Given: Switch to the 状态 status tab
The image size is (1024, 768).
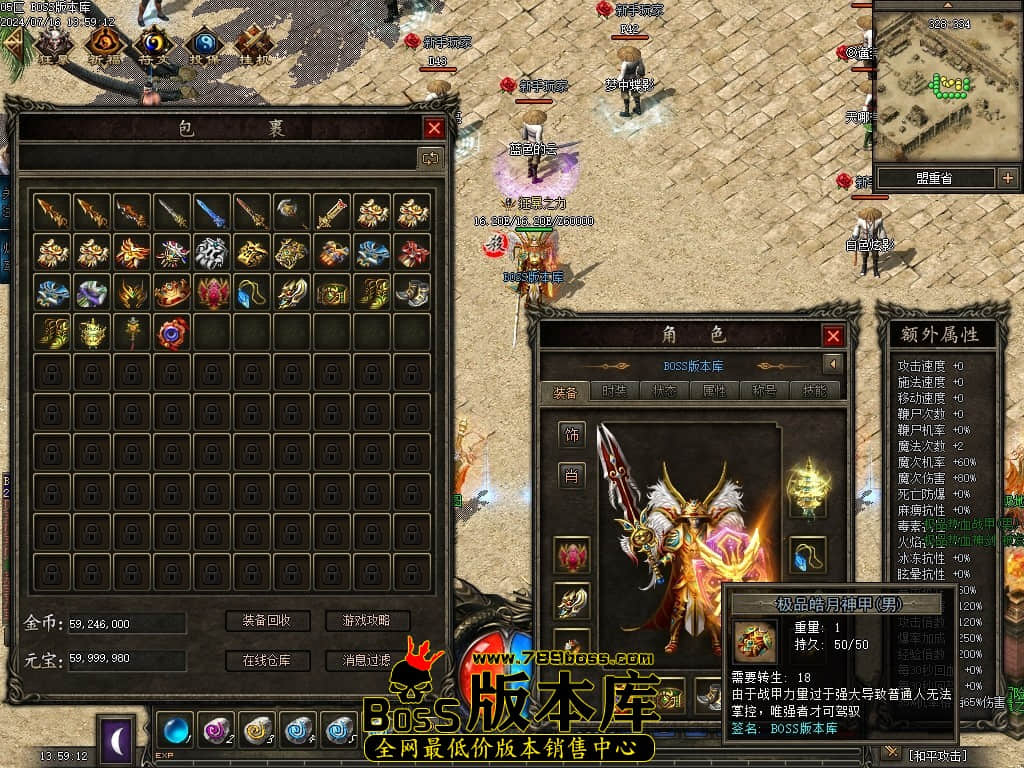Looking at the screenshot, I should [x=664, y=392].
